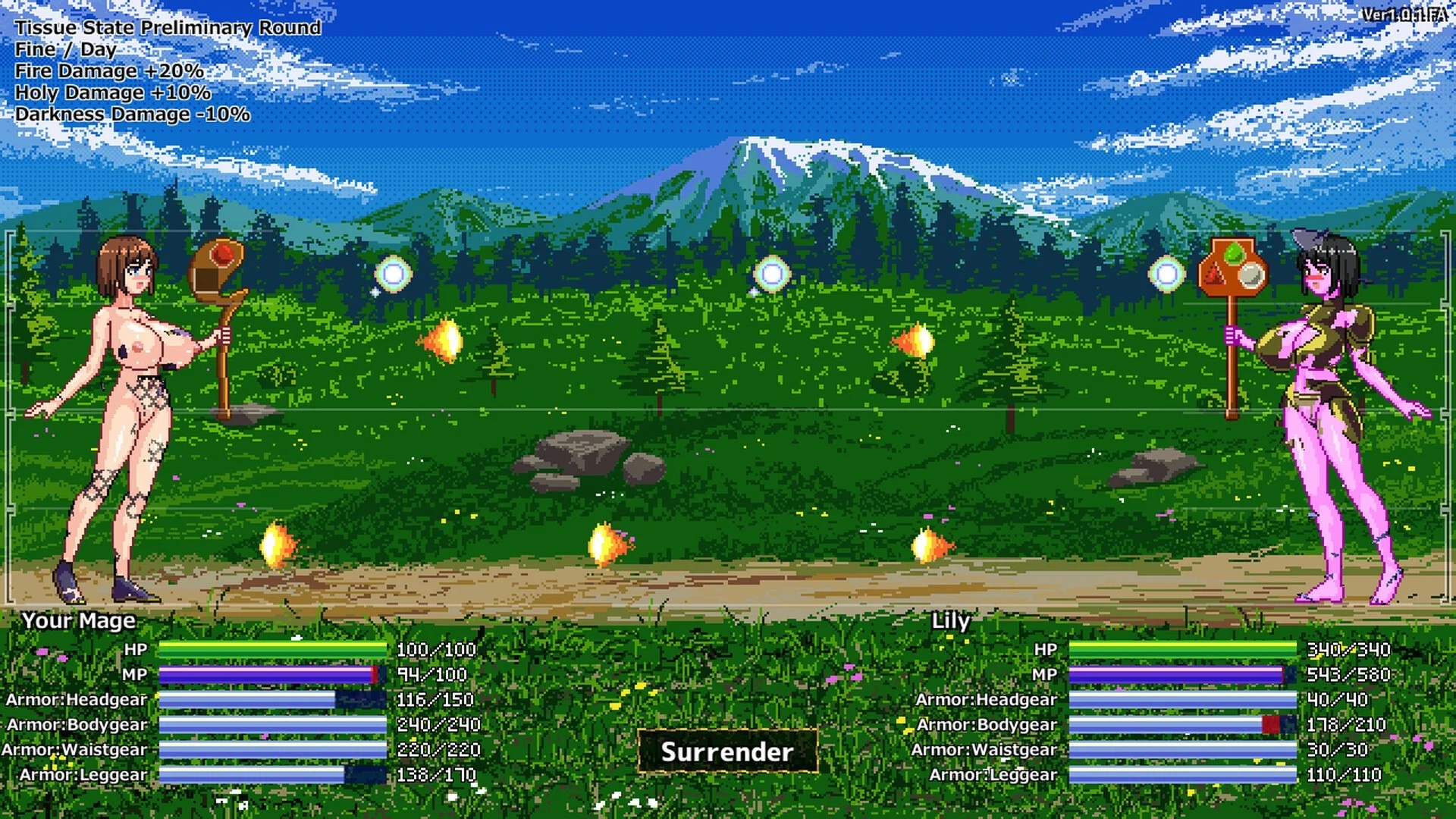Click the Tissue State Preliminary Round heading
The height and width of the screenshot is (819, 1456).
168,27
